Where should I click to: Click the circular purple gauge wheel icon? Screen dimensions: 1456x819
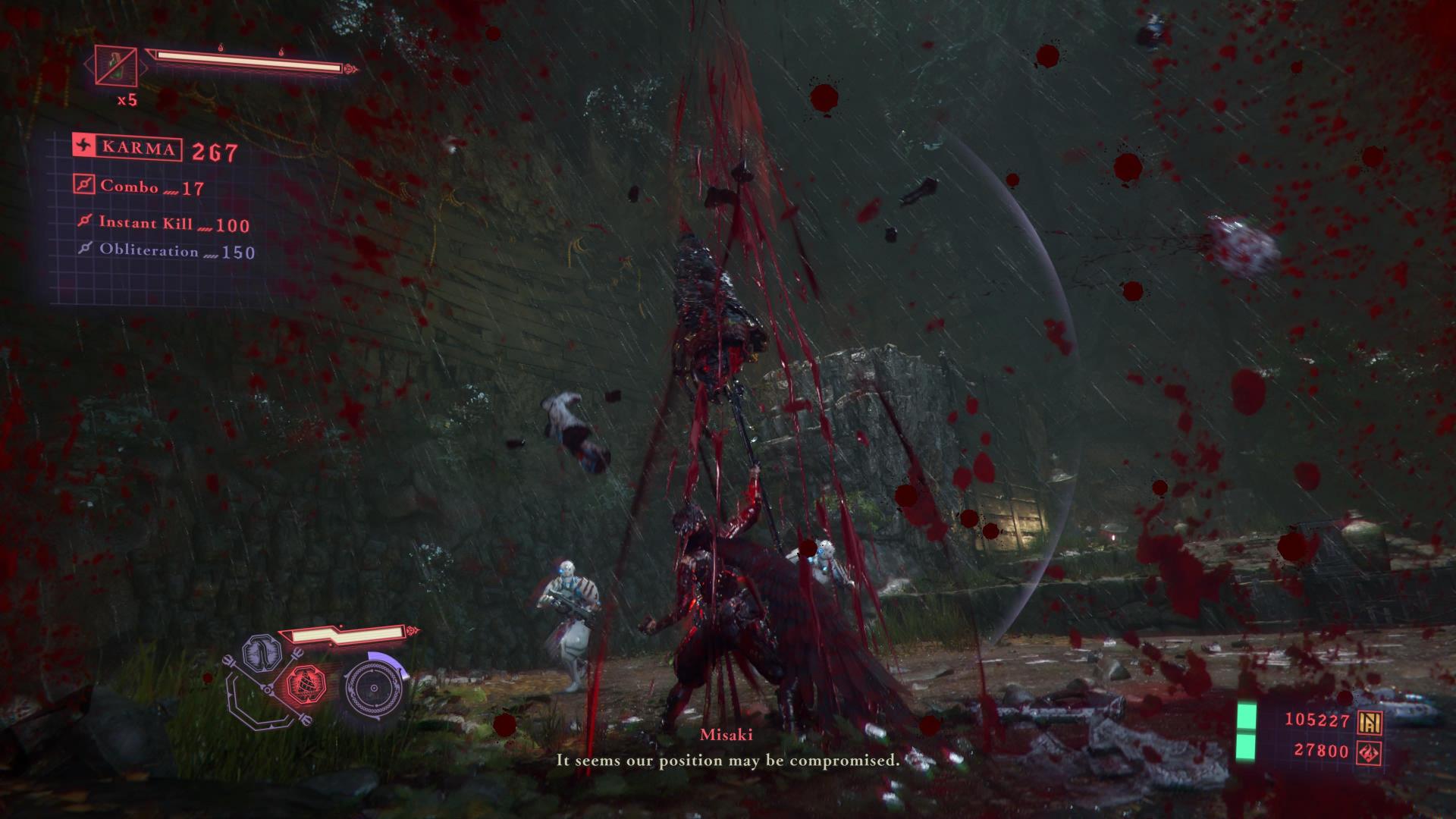tap(374, 689)
